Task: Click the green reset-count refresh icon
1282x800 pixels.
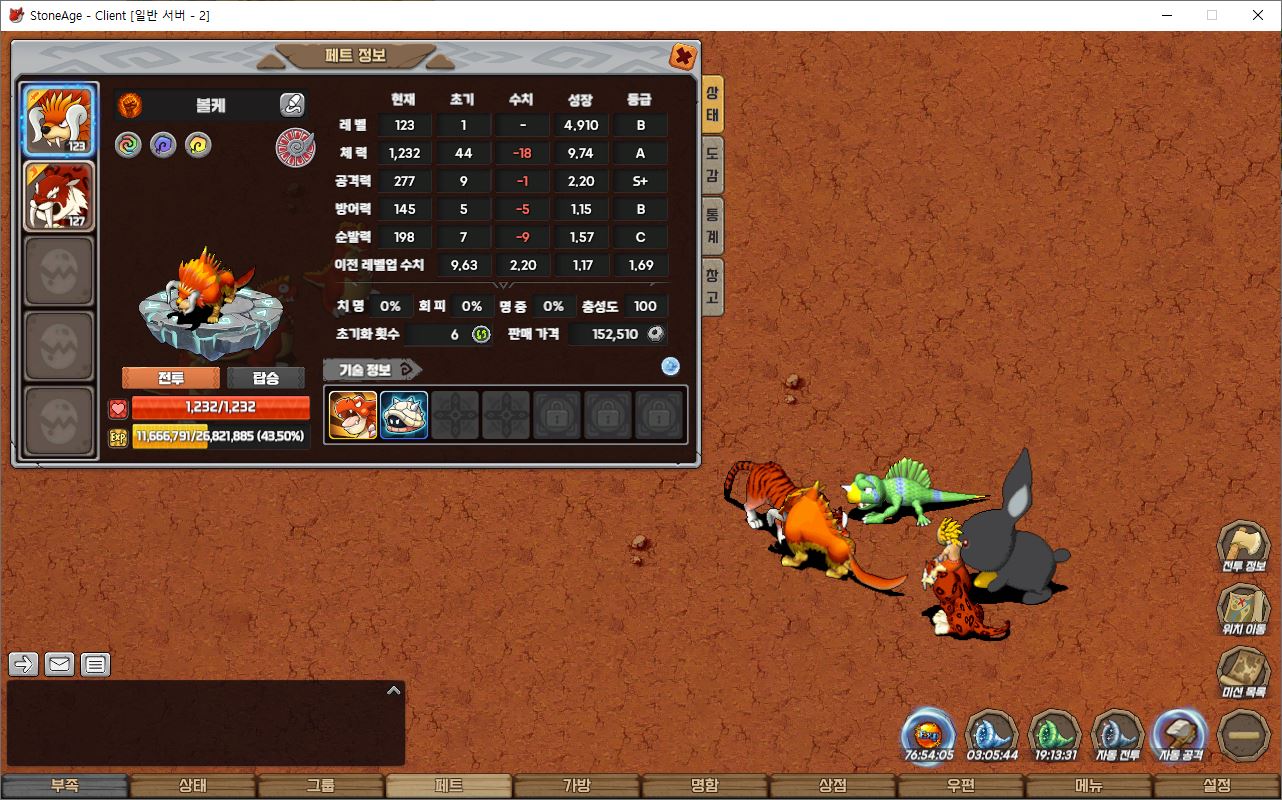Action: click(481, 334)
